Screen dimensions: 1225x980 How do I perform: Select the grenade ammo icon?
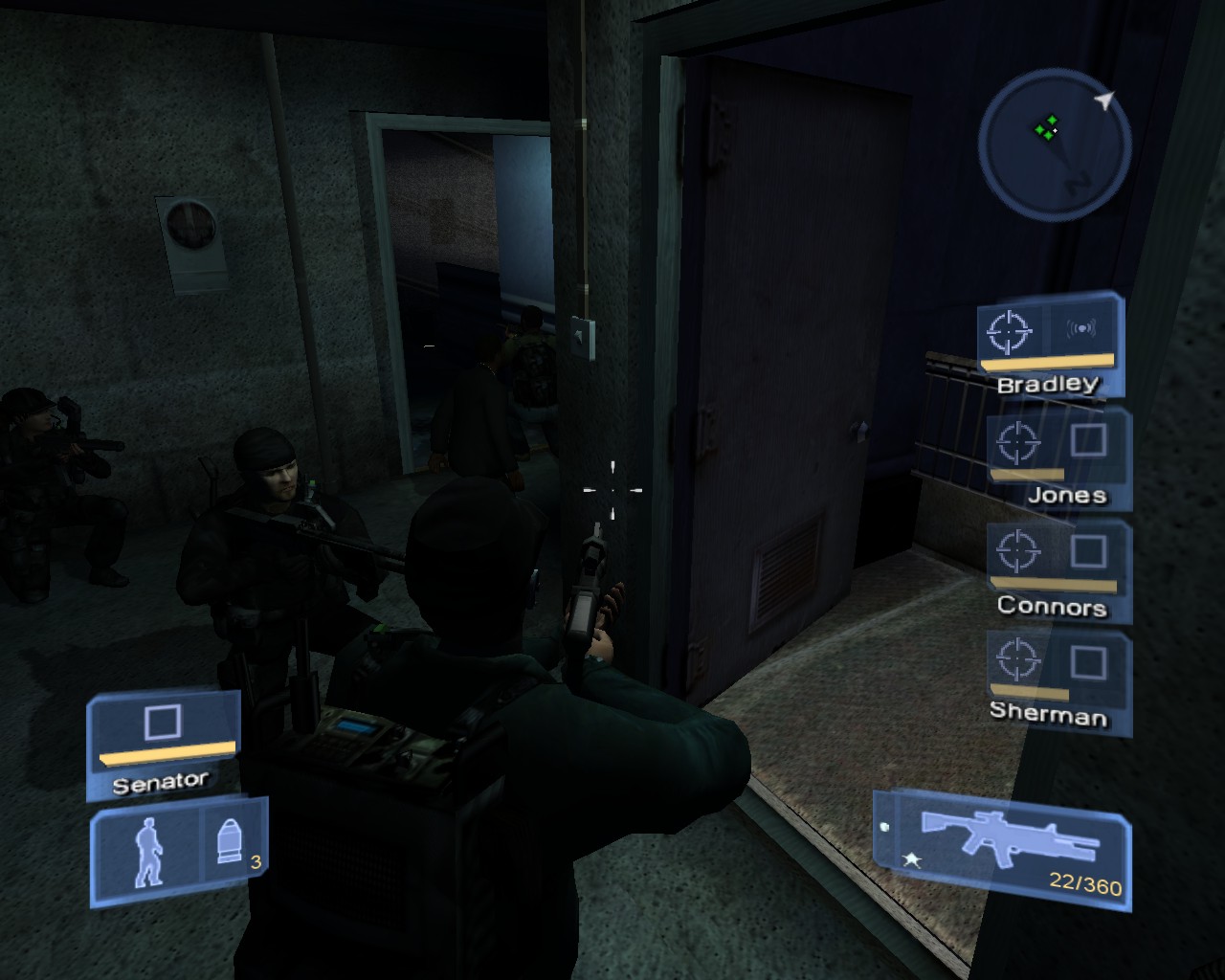point(230,843)
